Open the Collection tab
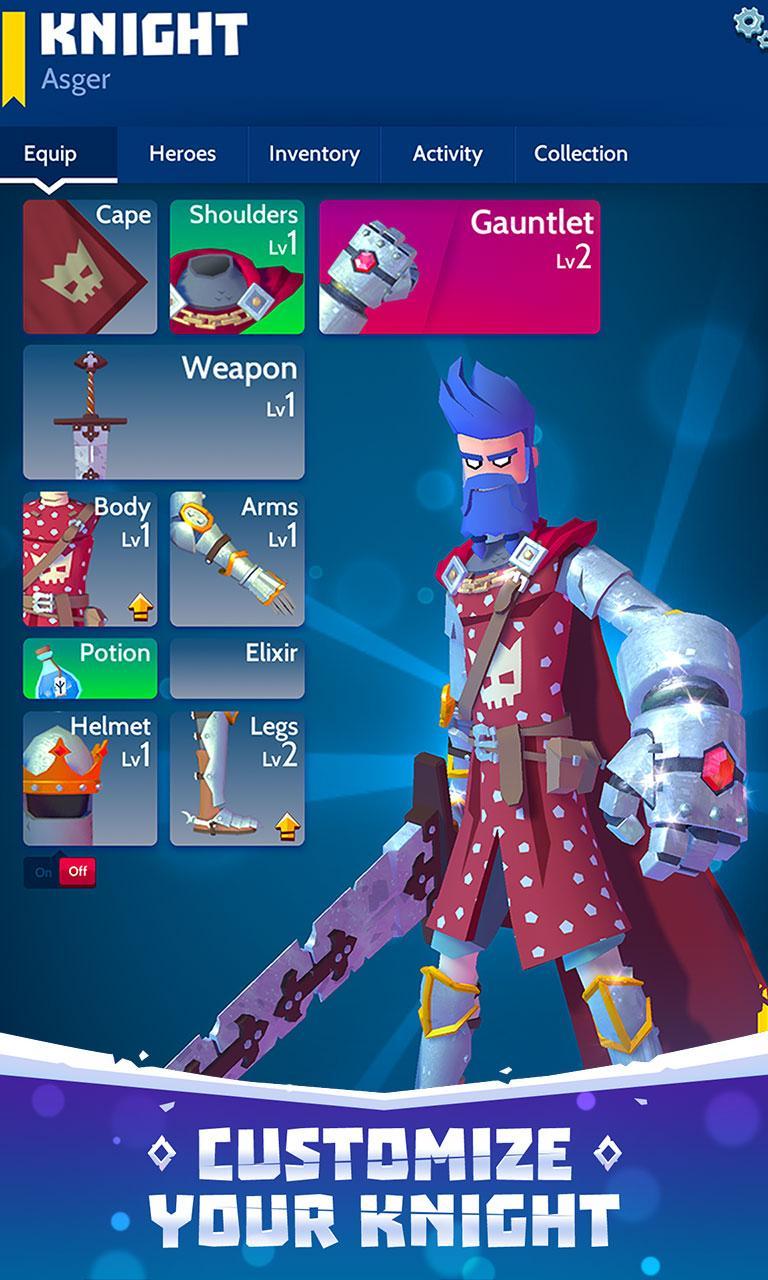This screenshot has height=1280, width=768. pyautogui.click(x=580, y=154)
